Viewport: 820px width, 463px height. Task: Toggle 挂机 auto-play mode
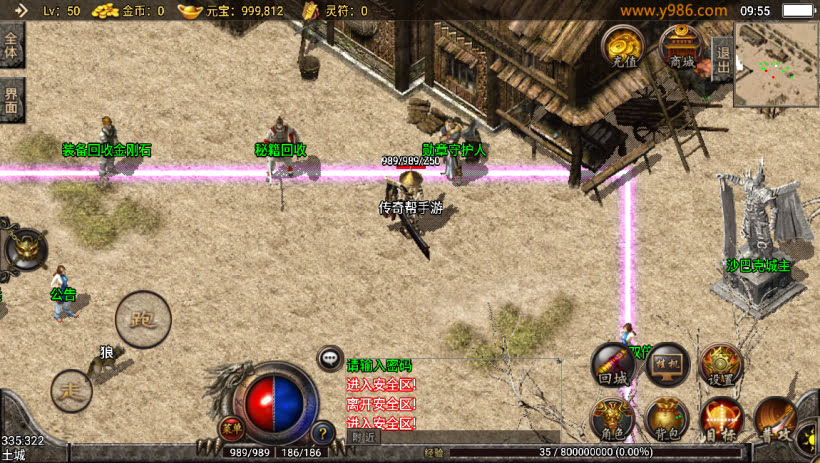(x=666, y=365)
